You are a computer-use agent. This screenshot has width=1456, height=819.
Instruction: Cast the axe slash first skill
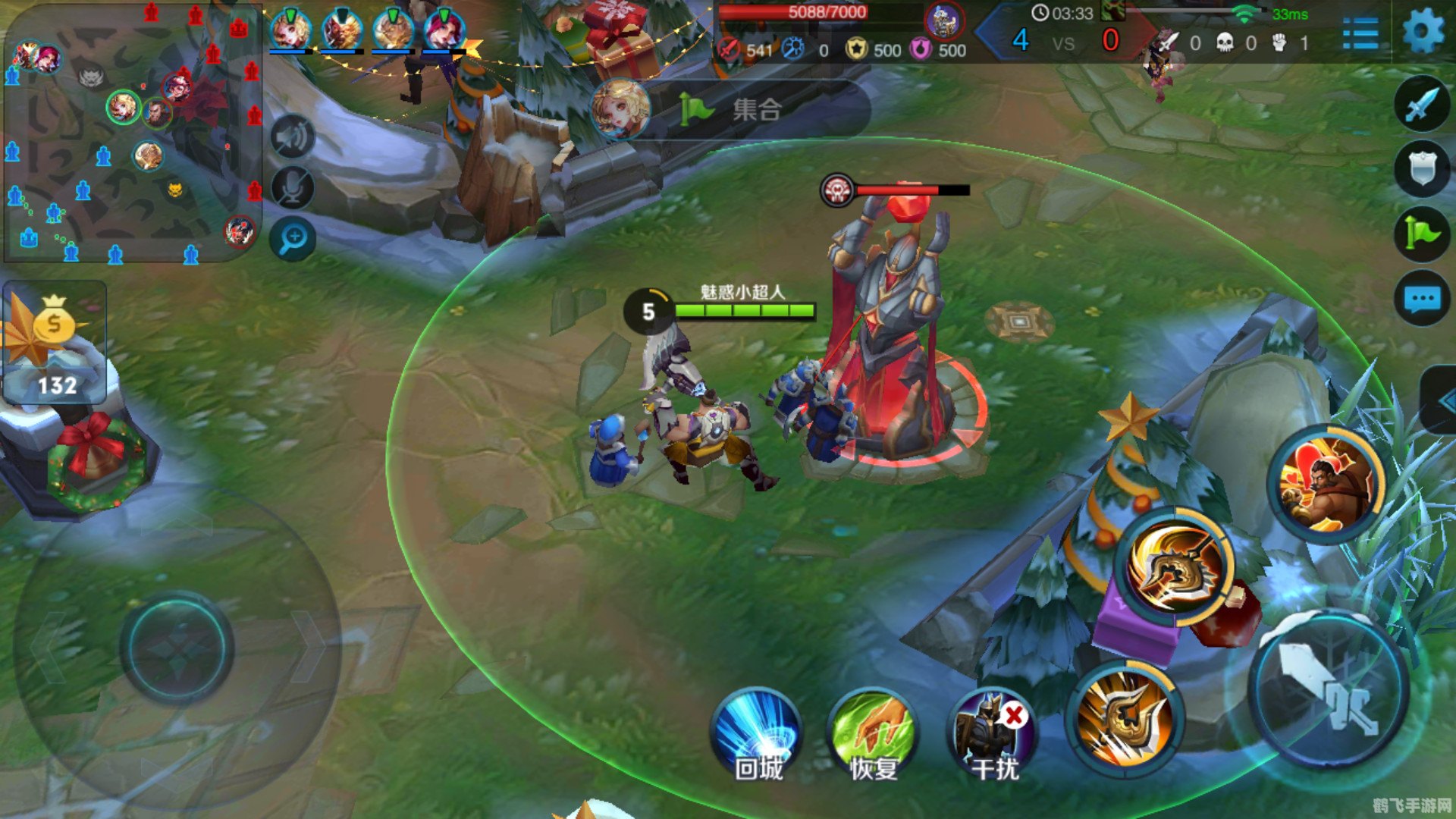pos(1124,719)
